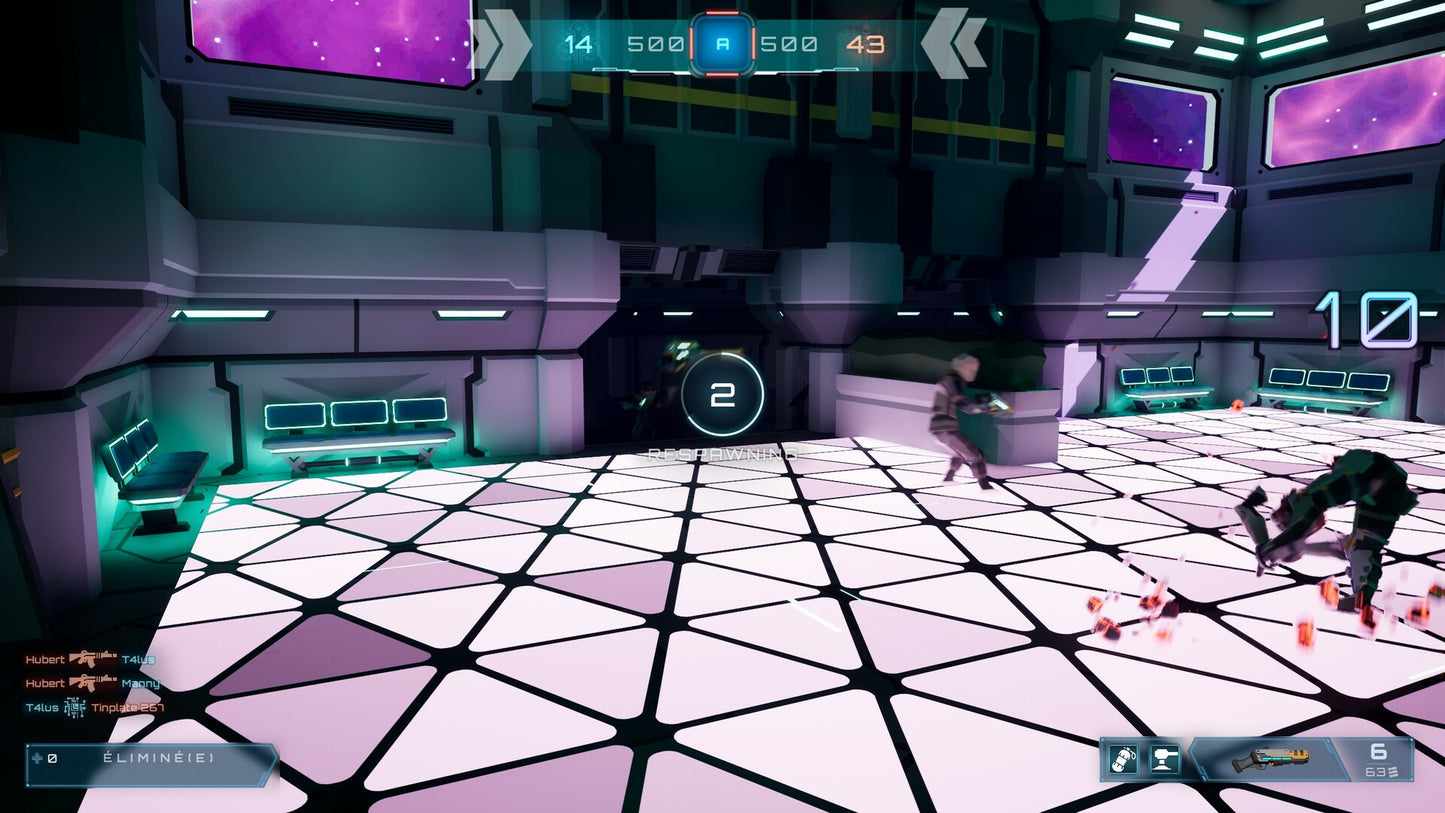
Task: Click the capture point A indicator
Action: click(x=722, y=44)
